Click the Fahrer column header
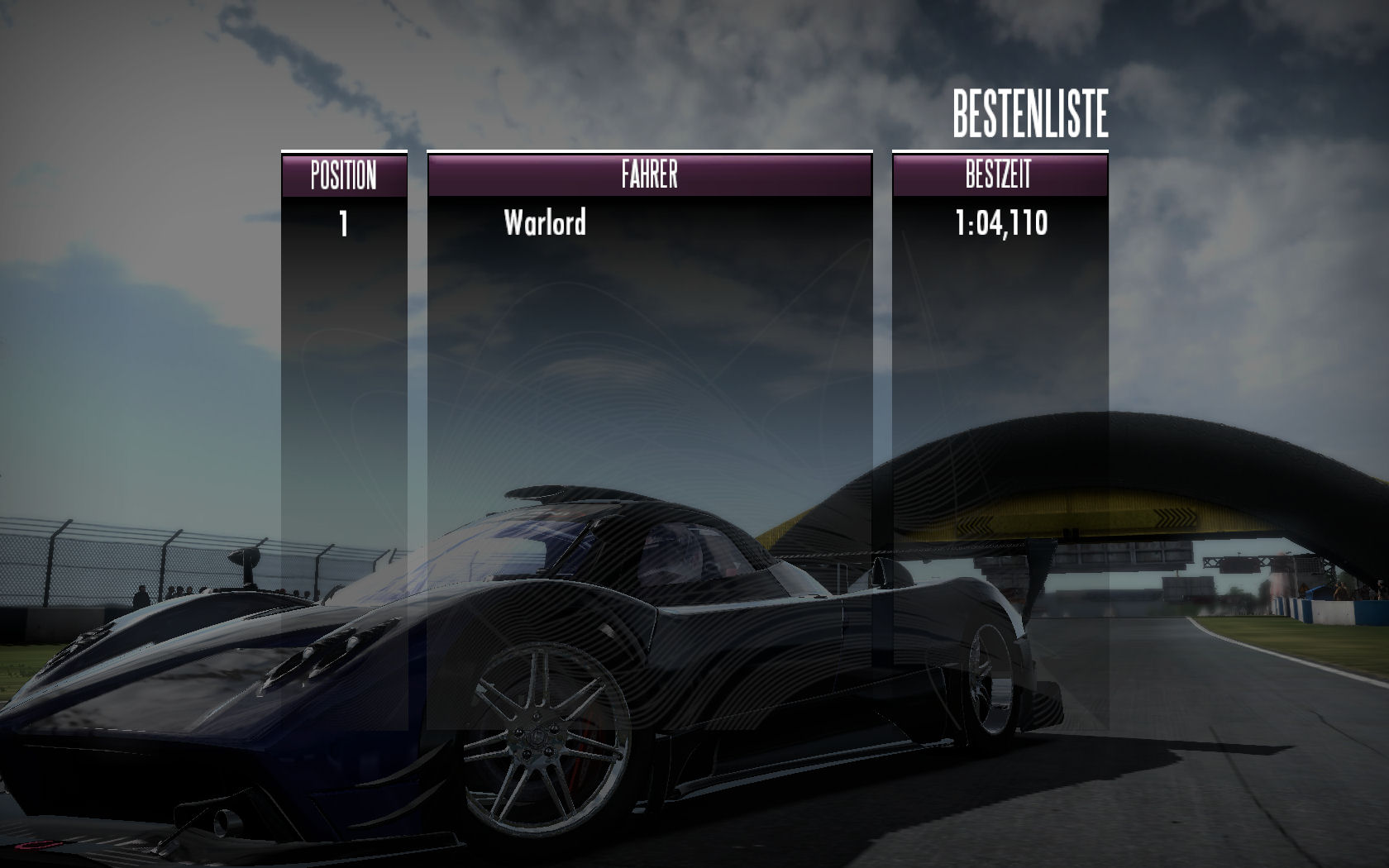The image size is (1389, 868). pyautogui.click(x=649, y=175)
